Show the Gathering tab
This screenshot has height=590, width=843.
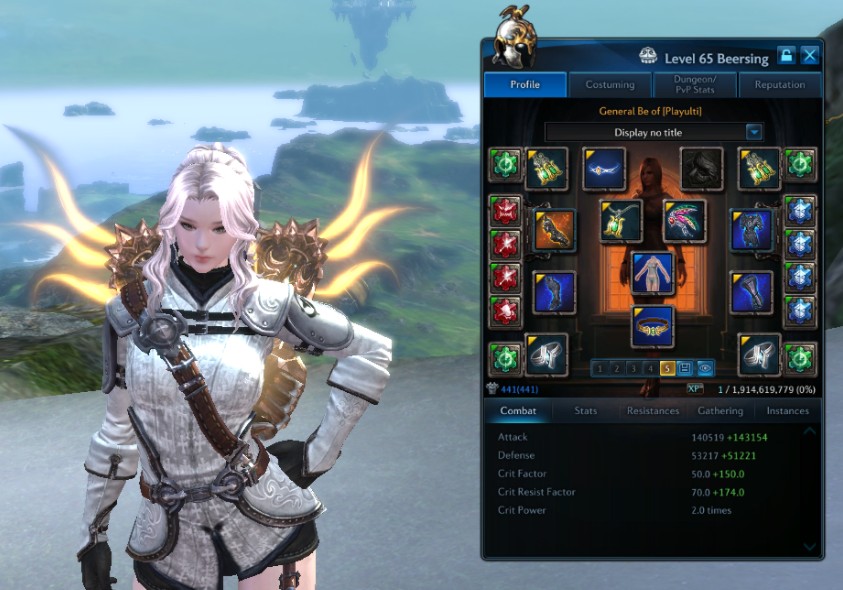pyautogui.click(x=720, y=410)
